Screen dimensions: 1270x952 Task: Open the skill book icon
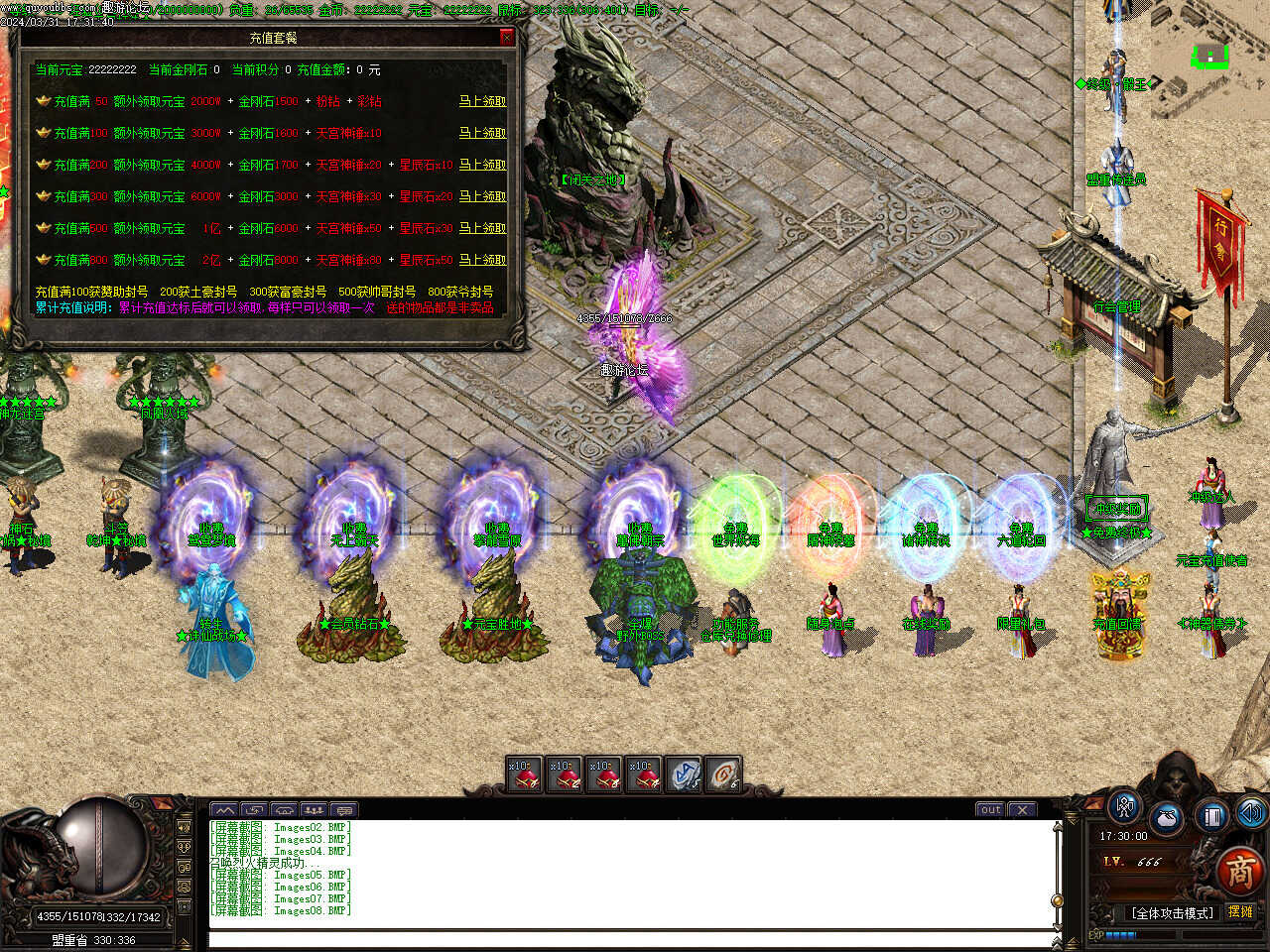pyautogui.click(x=1211, y=817)
